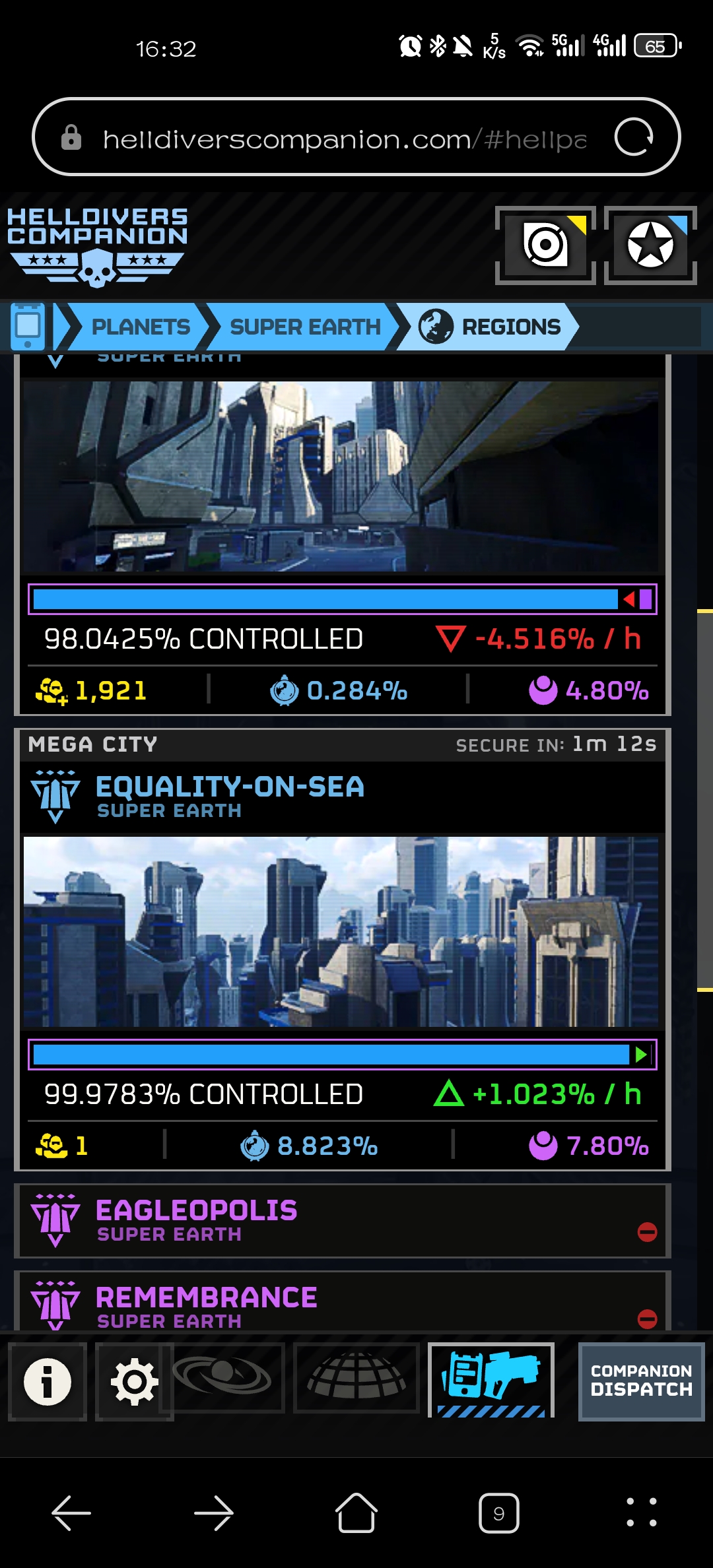This screenshot has height=1568, width=713.
Task: Open the Planets breadcrumb tab
Action: point(139,327)
